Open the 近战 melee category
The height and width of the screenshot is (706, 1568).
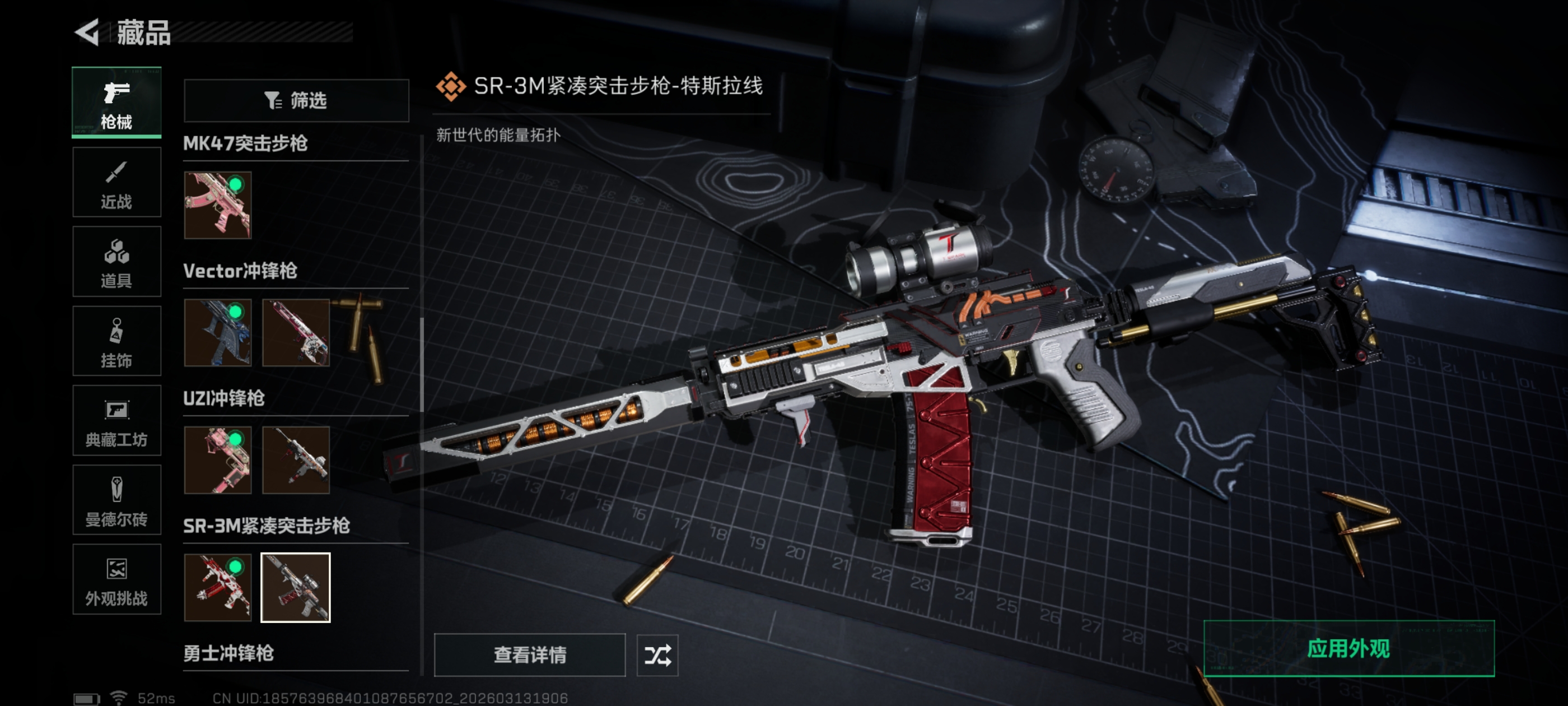(x=116, y=182)
